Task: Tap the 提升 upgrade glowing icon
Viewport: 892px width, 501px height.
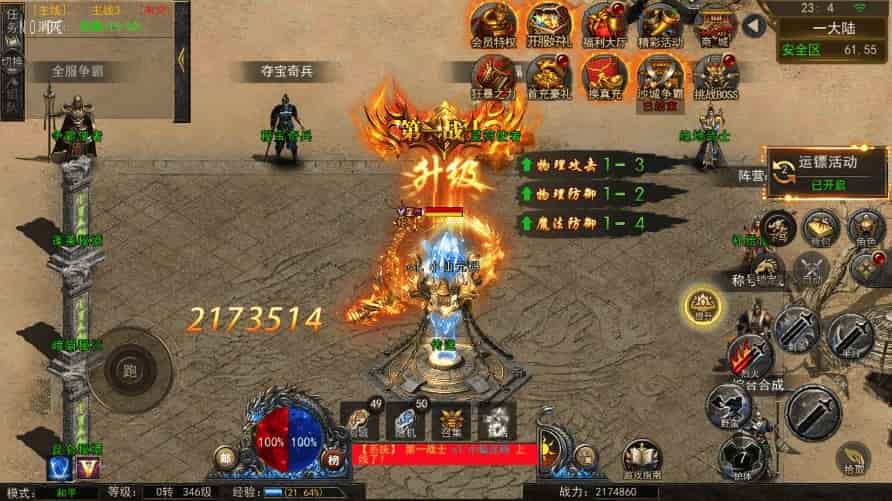Action: point(703,305)
